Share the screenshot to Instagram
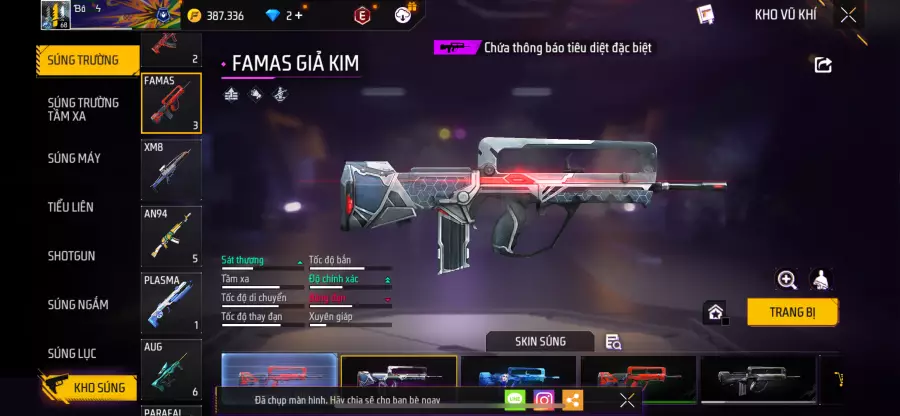This screenshot has width=900, height=416. click(x=543, y=400)
